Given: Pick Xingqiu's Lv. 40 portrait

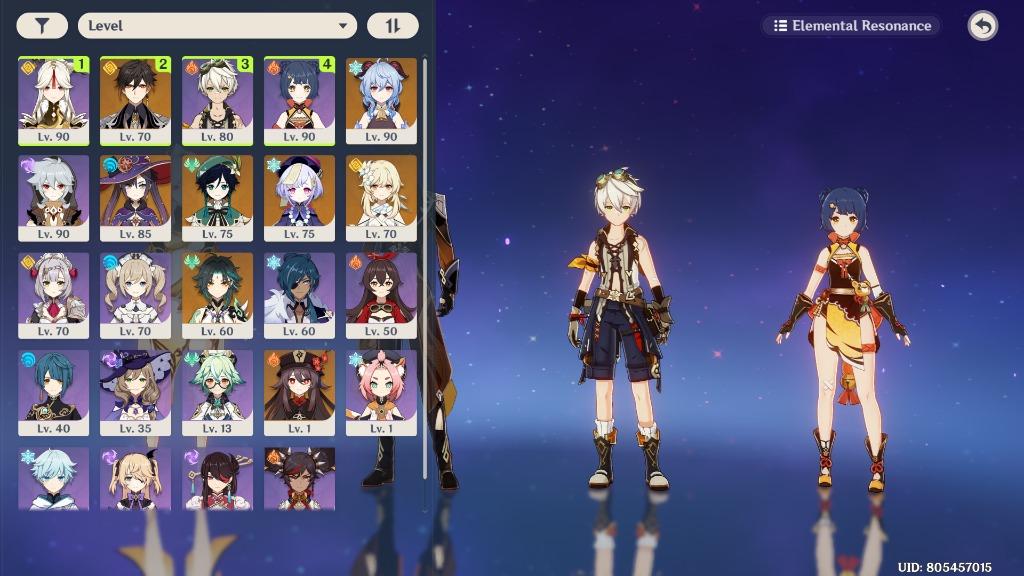Looking at the screenshot, I should pos(53,391).
